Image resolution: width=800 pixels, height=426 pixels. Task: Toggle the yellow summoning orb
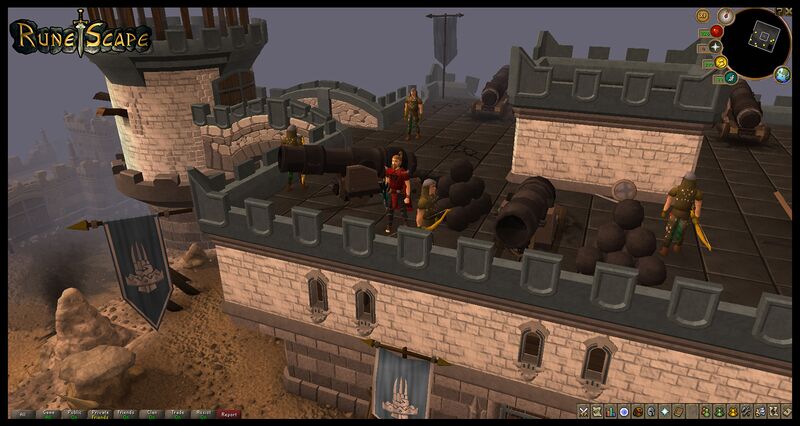720,63
